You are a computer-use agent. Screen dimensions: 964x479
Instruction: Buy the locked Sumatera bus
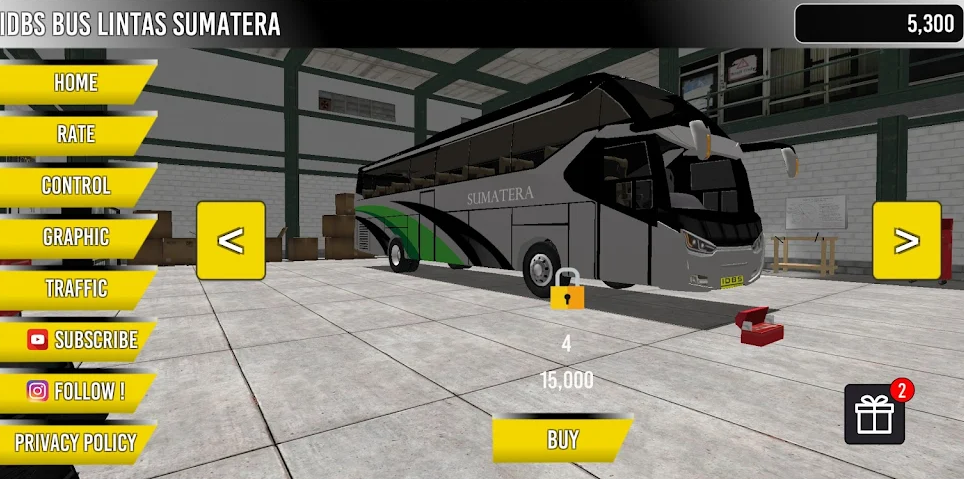(x=563, y=439)
